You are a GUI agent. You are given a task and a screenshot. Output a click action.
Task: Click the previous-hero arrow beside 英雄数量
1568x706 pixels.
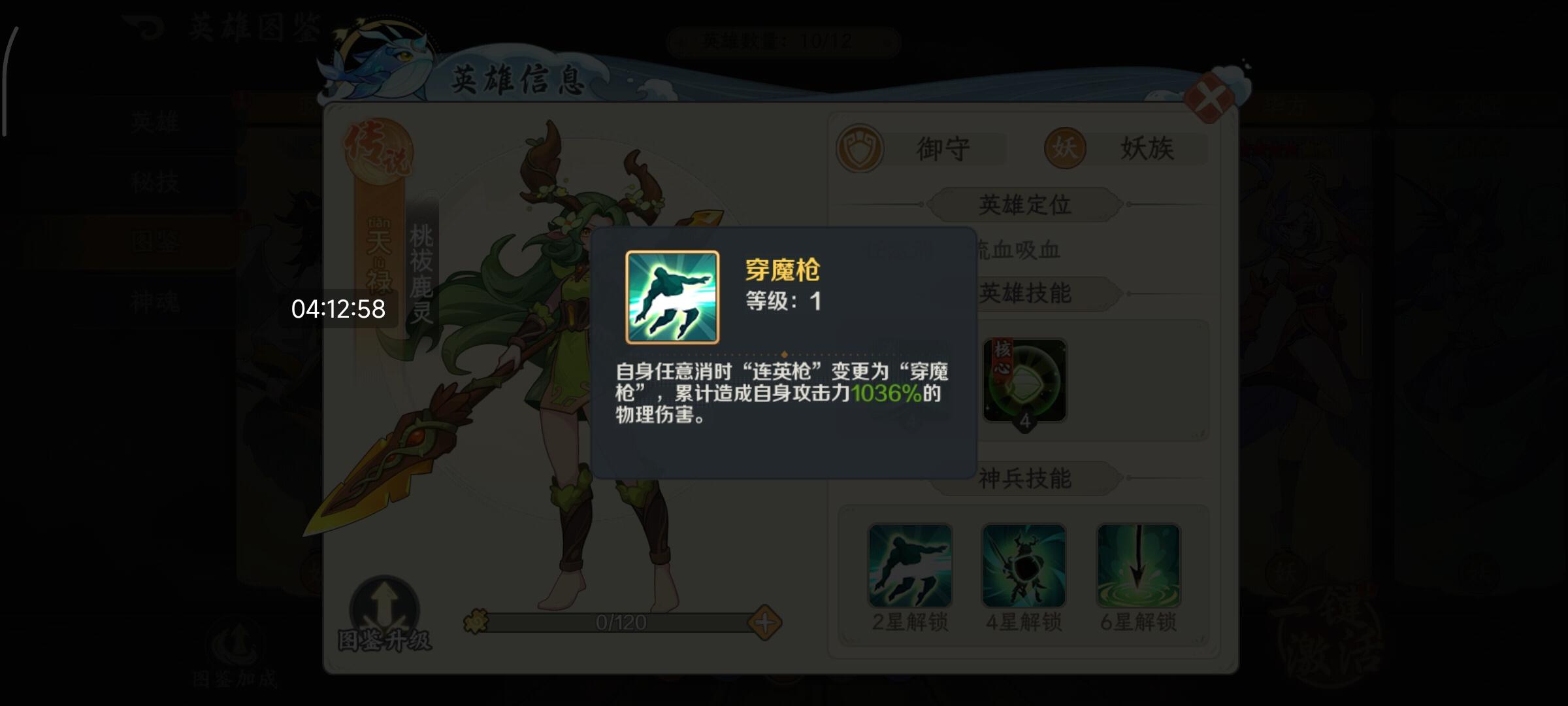tap(679, 41)
